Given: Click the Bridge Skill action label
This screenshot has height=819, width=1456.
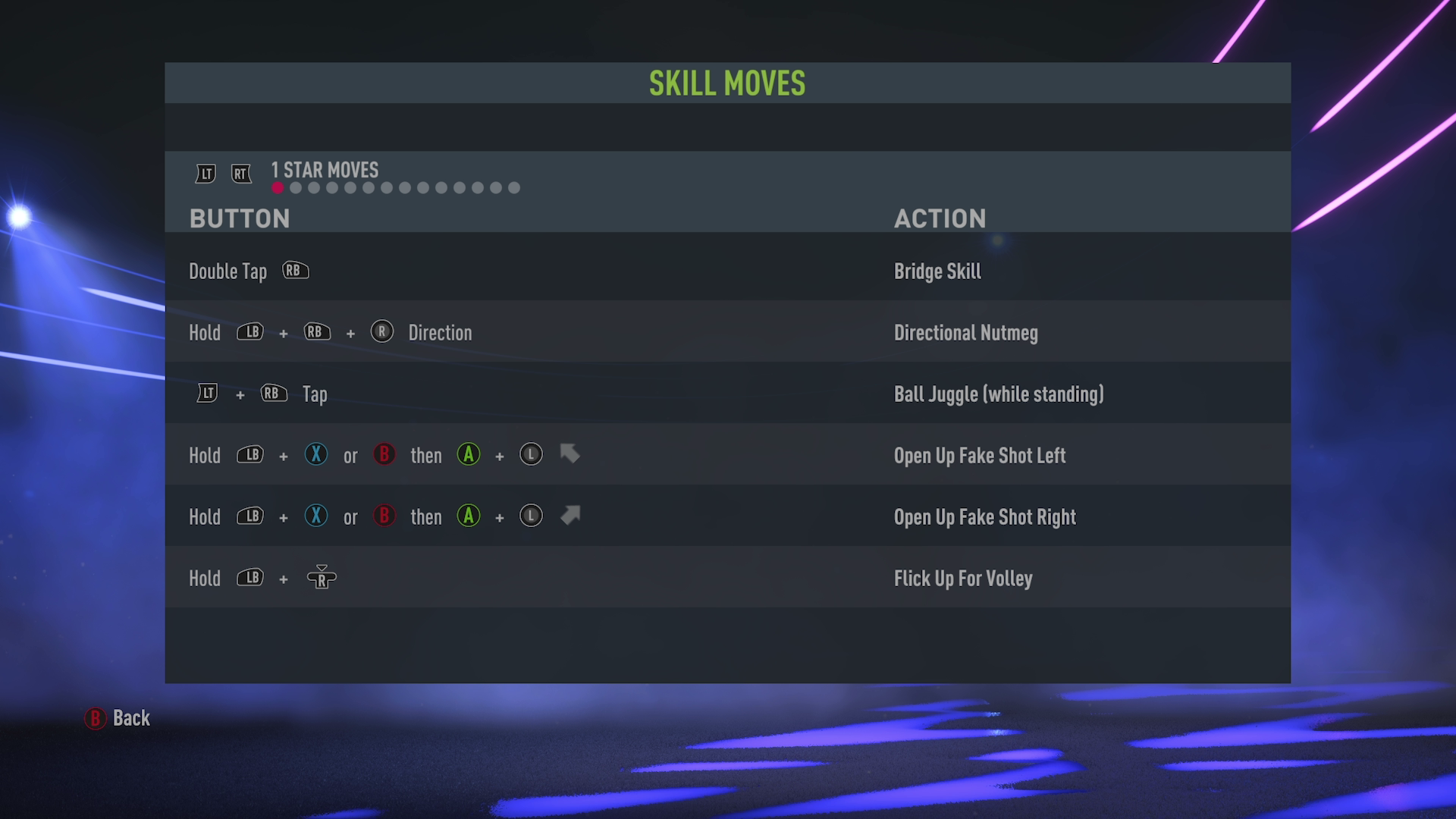Looking at the screenshot, I should 937,271.
